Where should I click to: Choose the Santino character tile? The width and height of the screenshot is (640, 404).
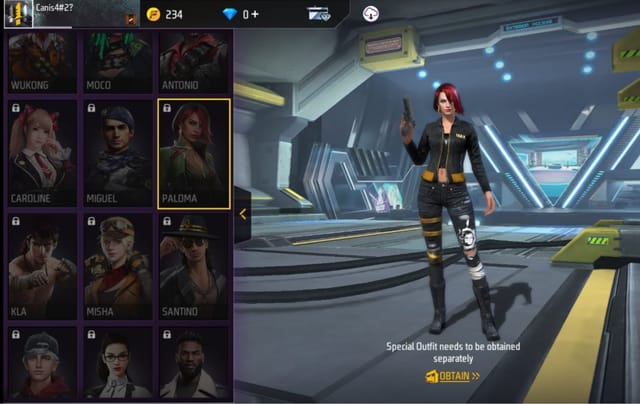click(193, 266)
